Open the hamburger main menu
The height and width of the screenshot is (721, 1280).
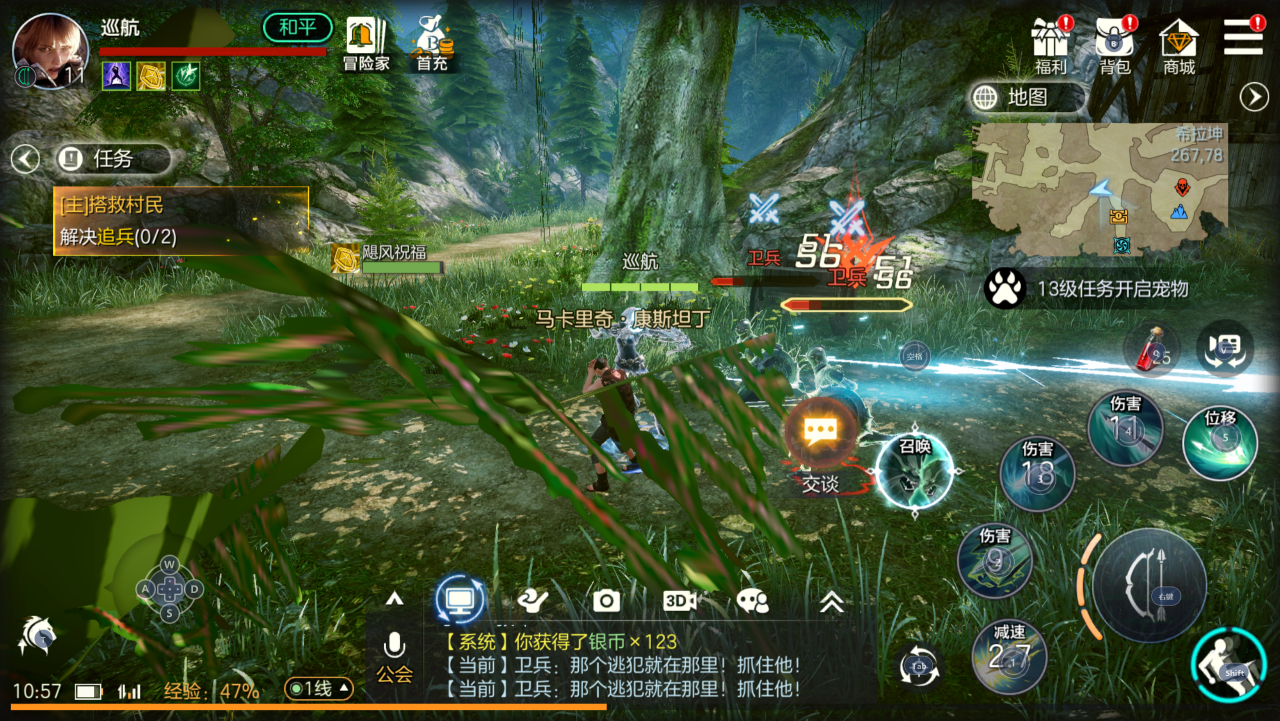pos(1243,37)
